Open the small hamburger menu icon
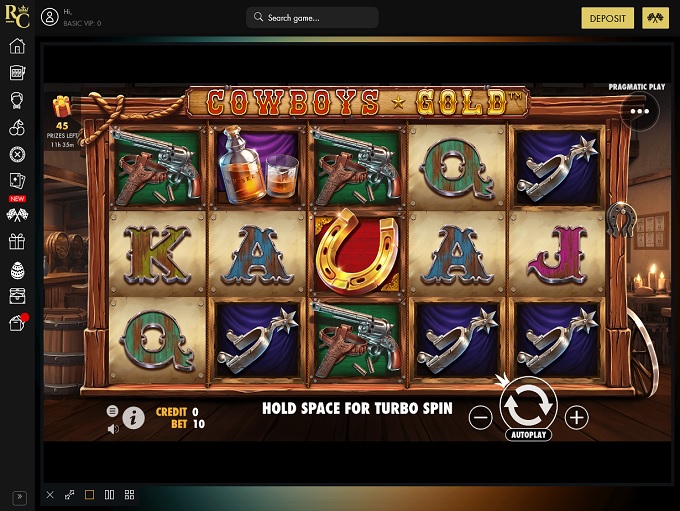The image size is (680, 511). coord(113,411)
